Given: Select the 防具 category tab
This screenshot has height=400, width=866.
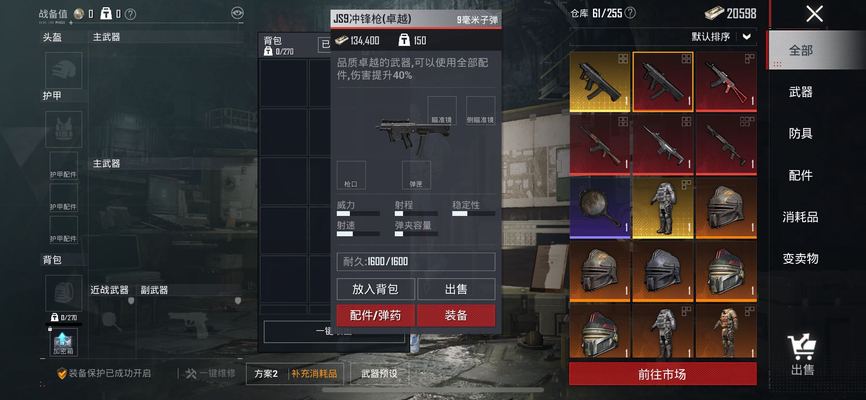Looking at the screenshot, I should click(800, 134).
